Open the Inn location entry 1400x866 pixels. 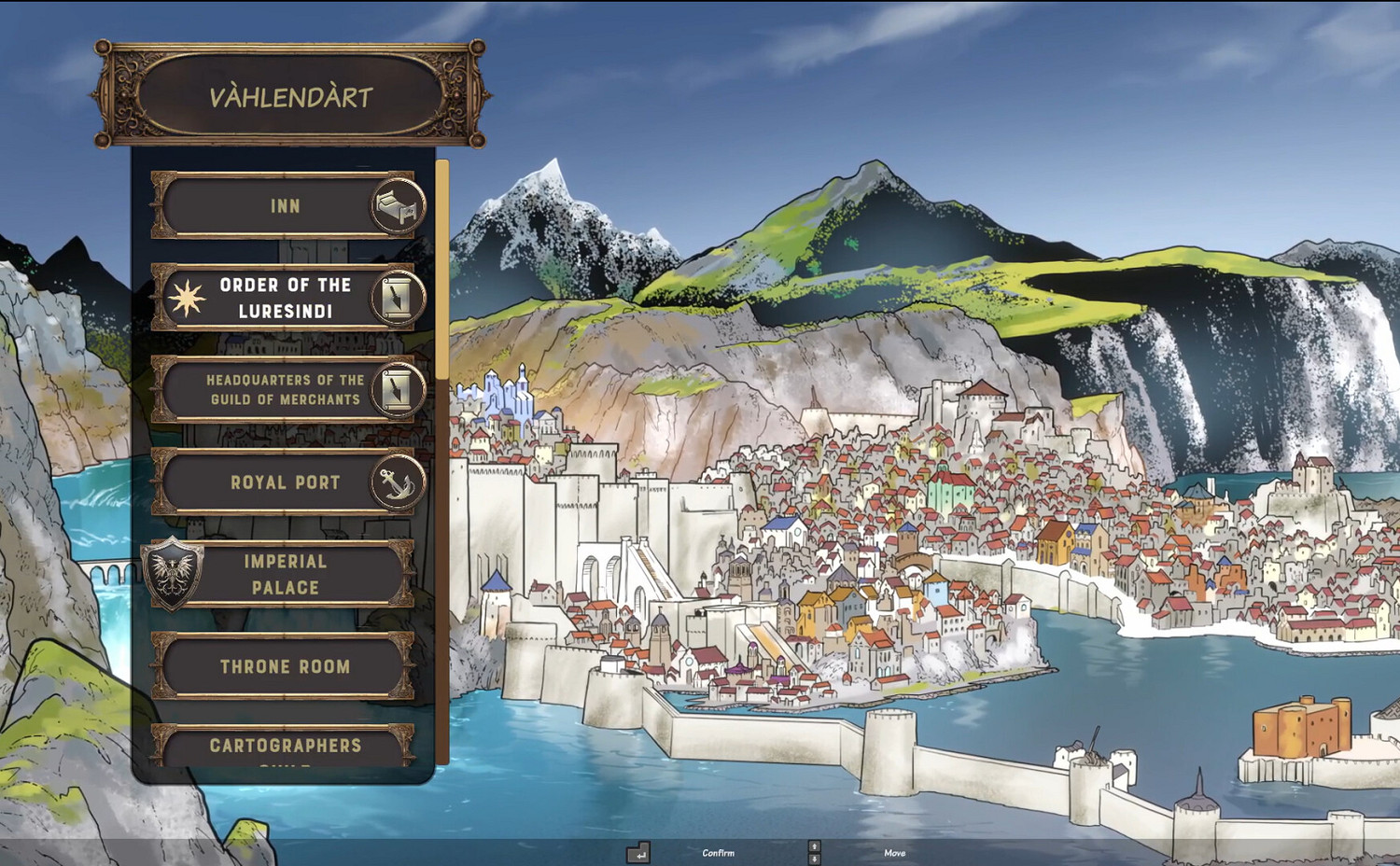tap(280, 206)
